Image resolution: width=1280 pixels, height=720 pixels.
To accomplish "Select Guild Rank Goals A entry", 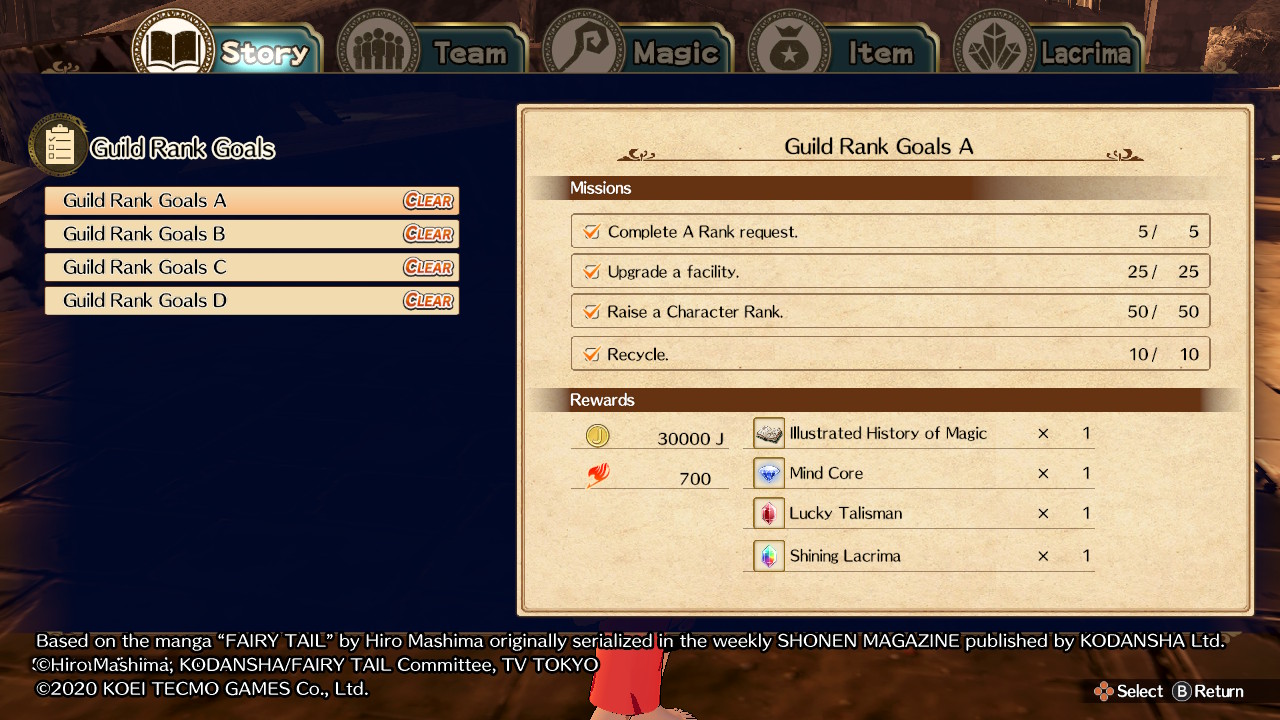I will pyautogui.click(x=252, y=201).
